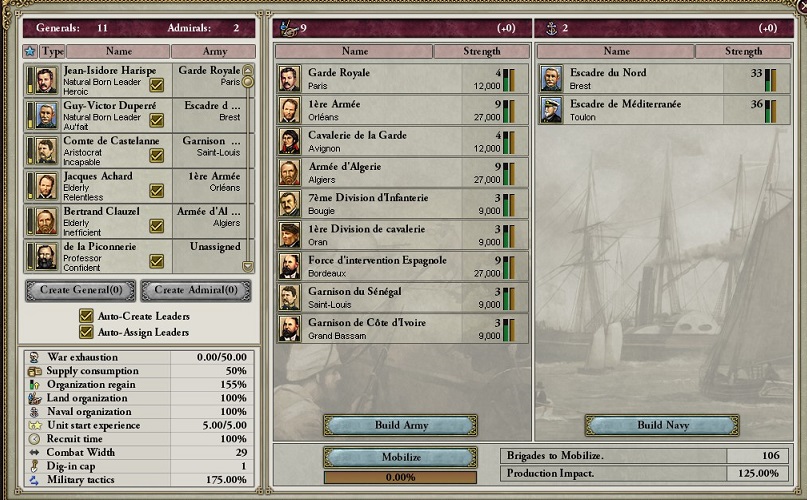807x500 pixels.
Task: Sort leaders by the Type column
Action: 53,51
